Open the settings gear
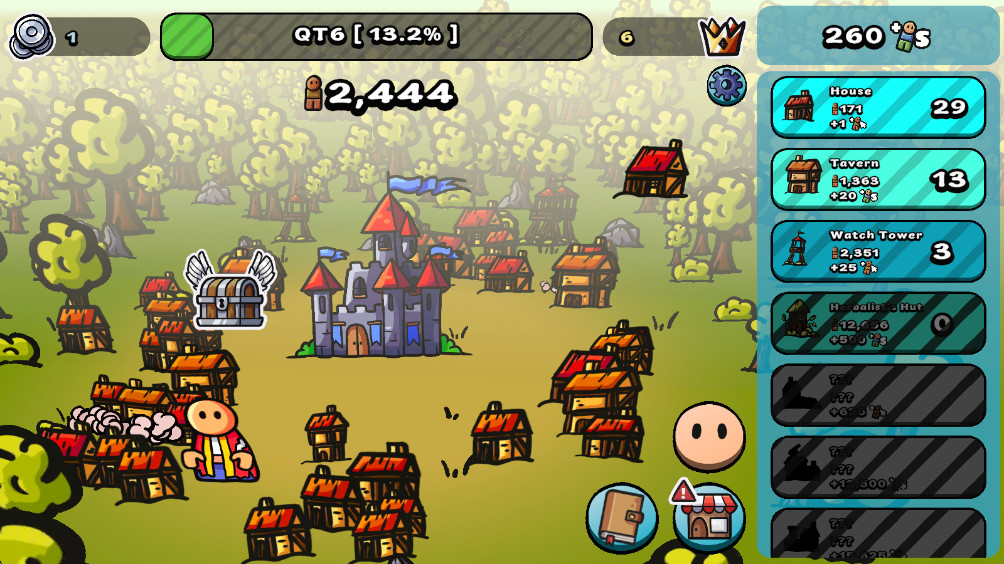Viewport: 1004px width, 564px height. point(726,86)
